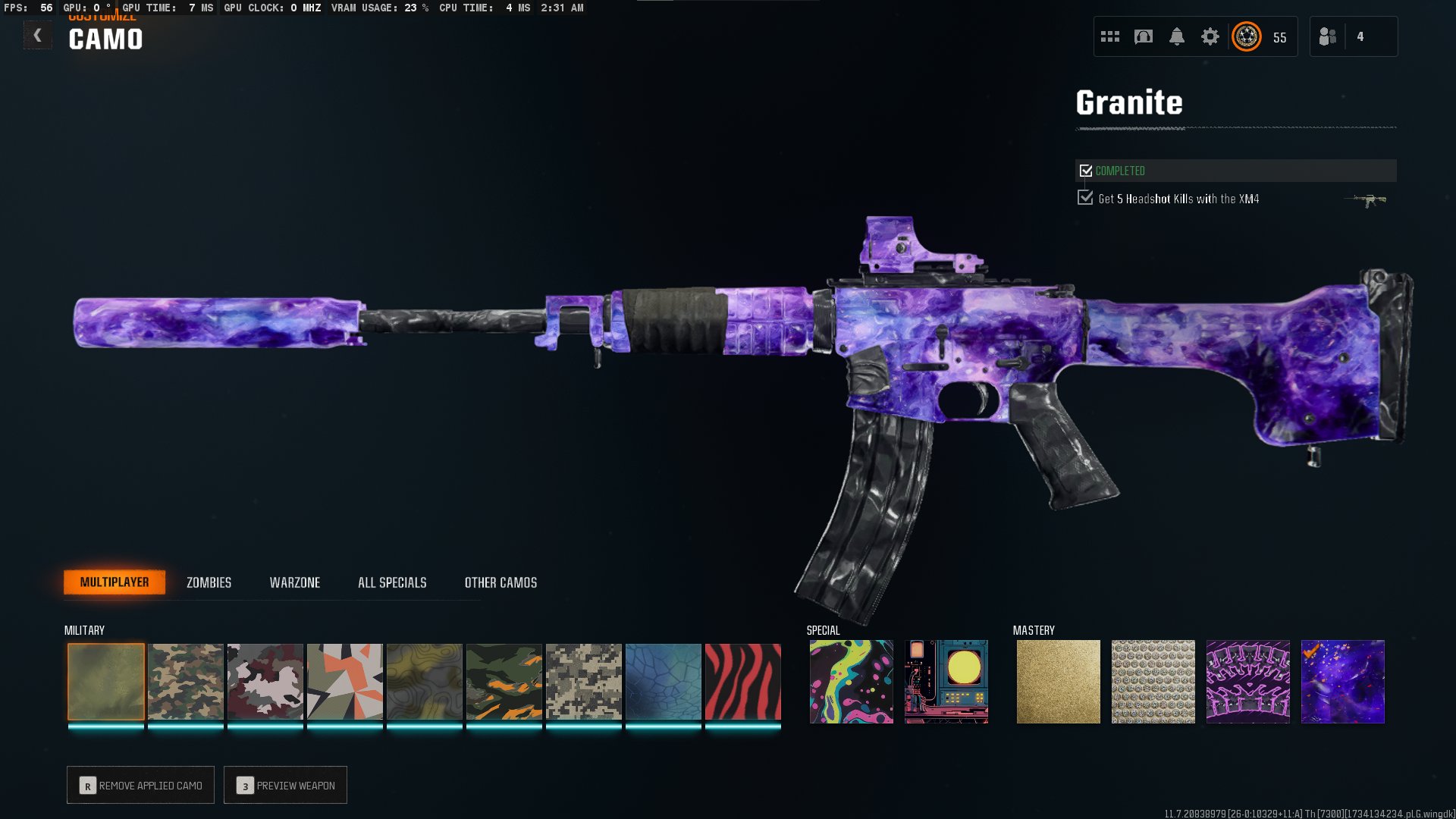This screenshot has height=819, width=1456.
Task: Pick the woodland green-brown camo swatch
Action: pyautogui.click(x=186, y=681)
